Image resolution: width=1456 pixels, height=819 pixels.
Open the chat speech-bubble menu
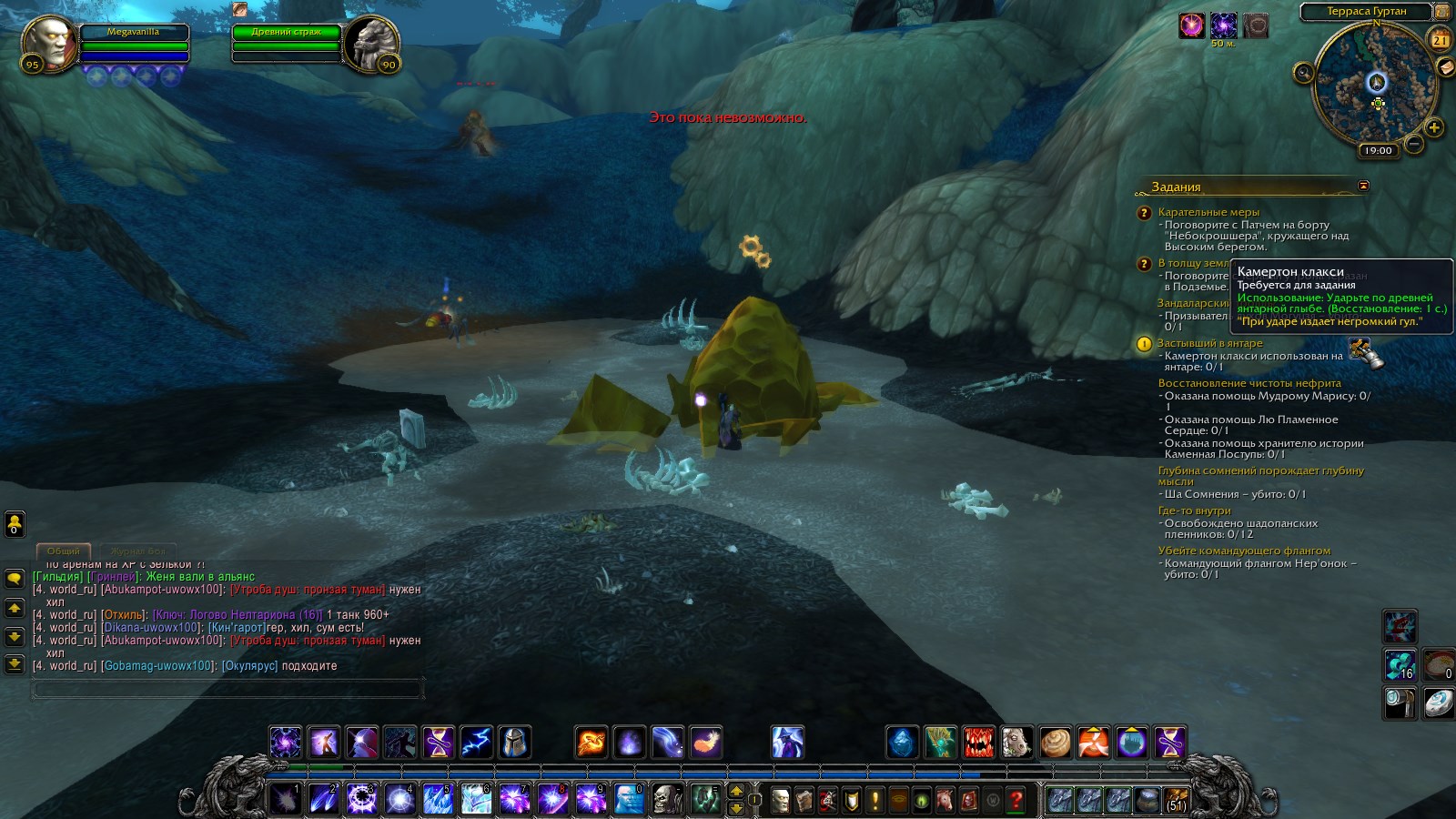(15, 579)
